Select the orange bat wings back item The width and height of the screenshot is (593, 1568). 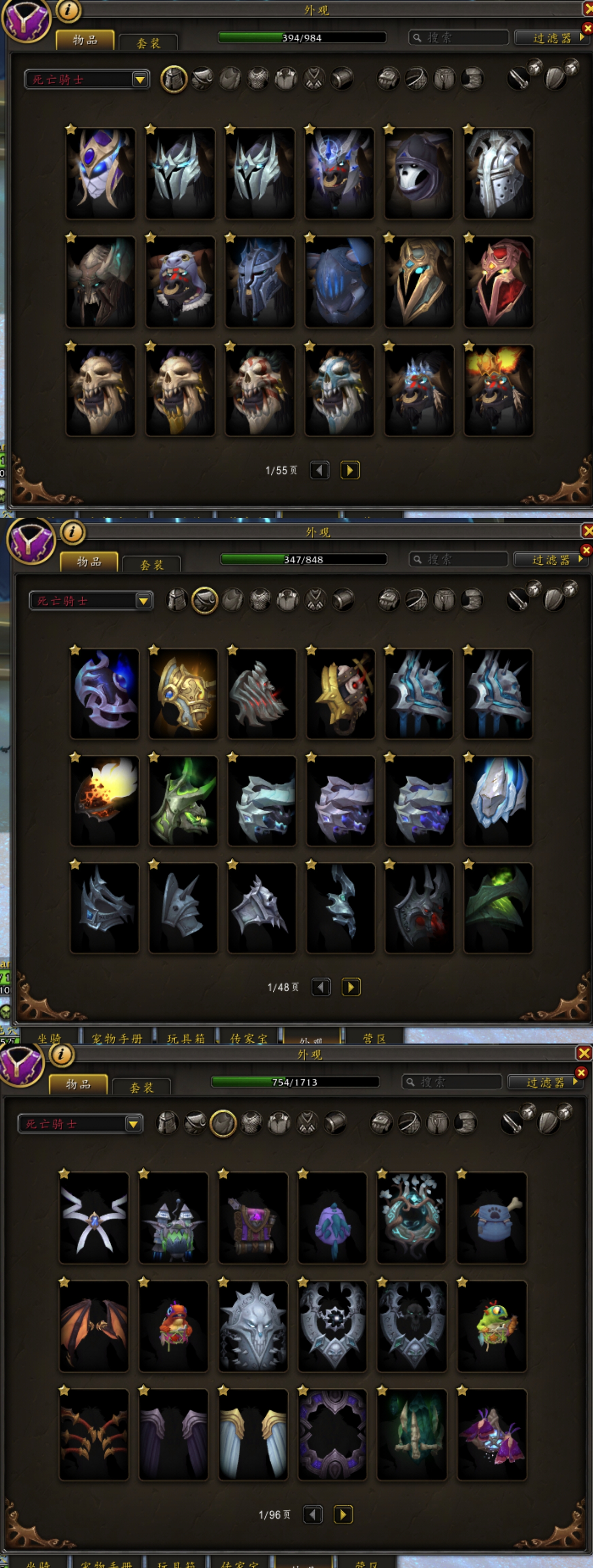(x=94, y=1326)
